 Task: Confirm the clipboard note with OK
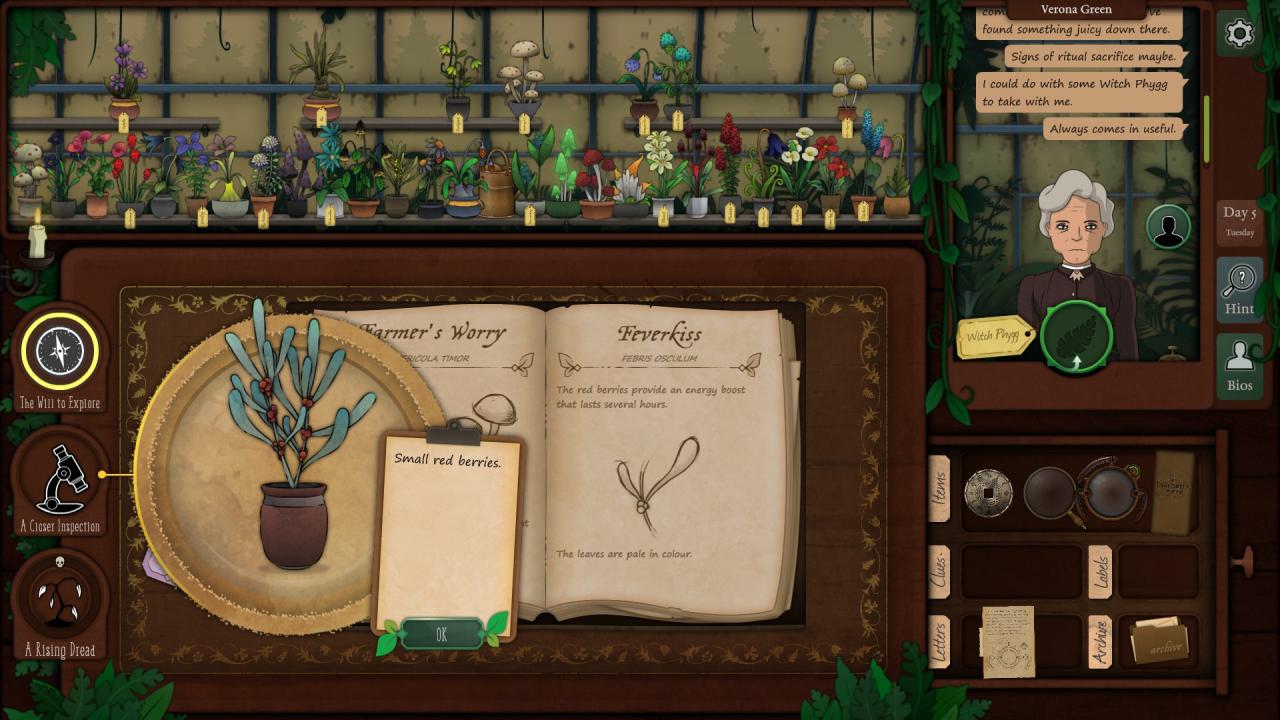coord(441,634)
